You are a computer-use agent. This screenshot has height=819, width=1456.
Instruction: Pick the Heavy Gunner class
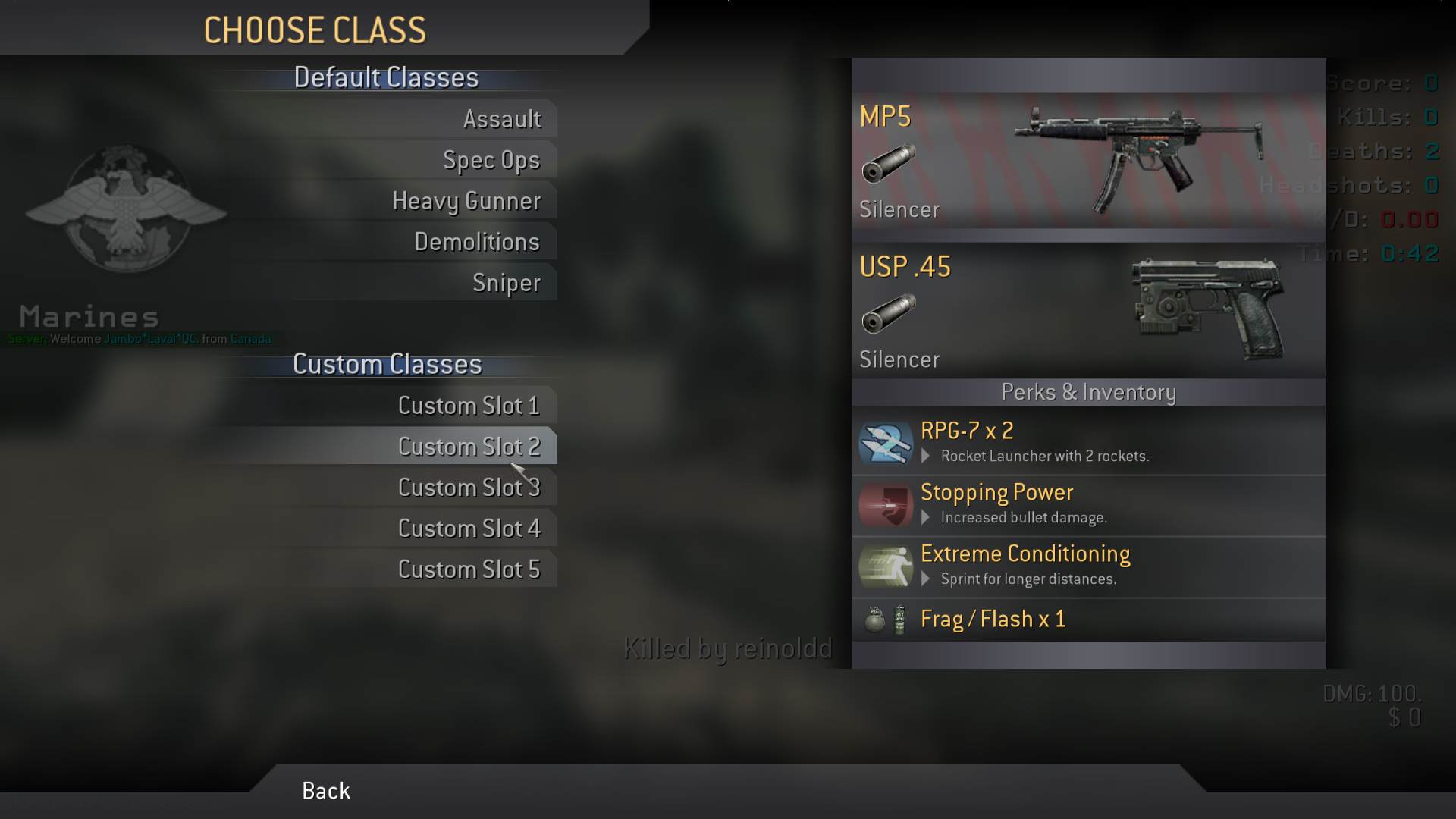[x=466, y=201]
